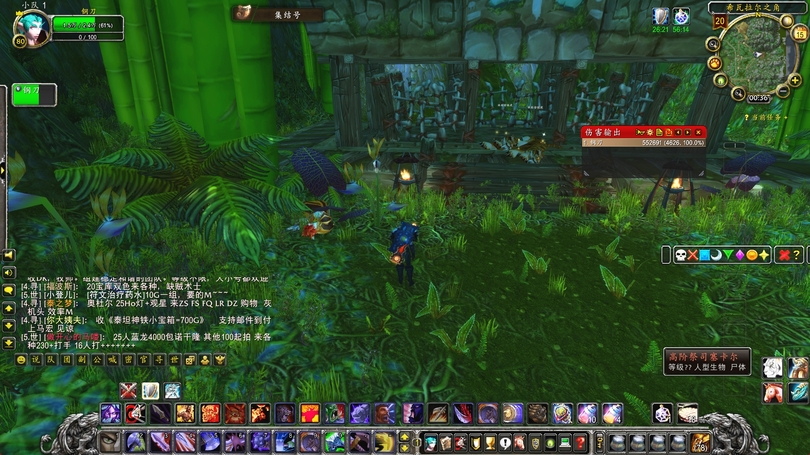Toggle the paw print tracking button
This screenshot has width=810, height=455.
(715, 63)
